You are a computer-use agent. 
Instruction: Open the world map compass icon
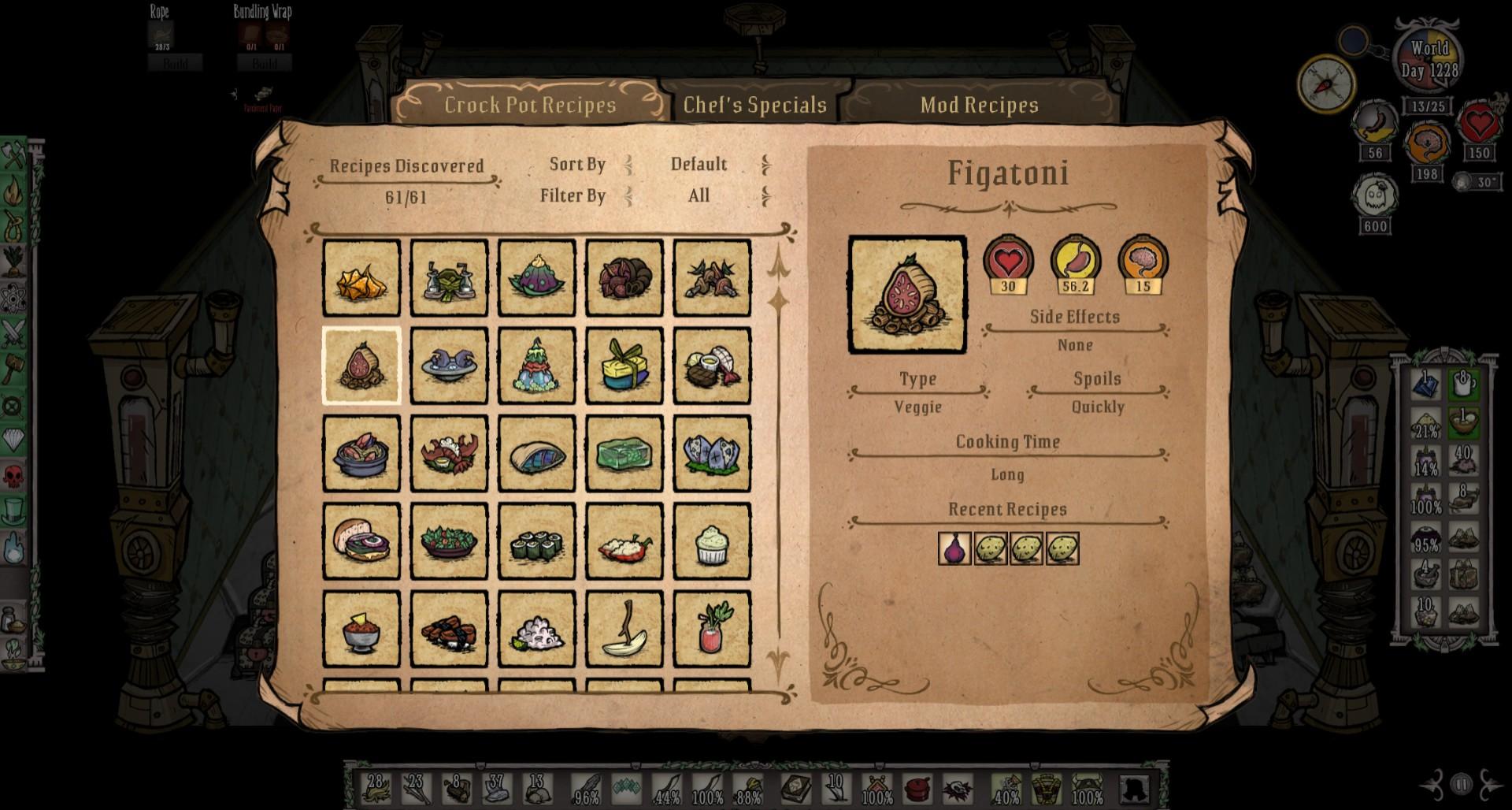point(1326,83)
